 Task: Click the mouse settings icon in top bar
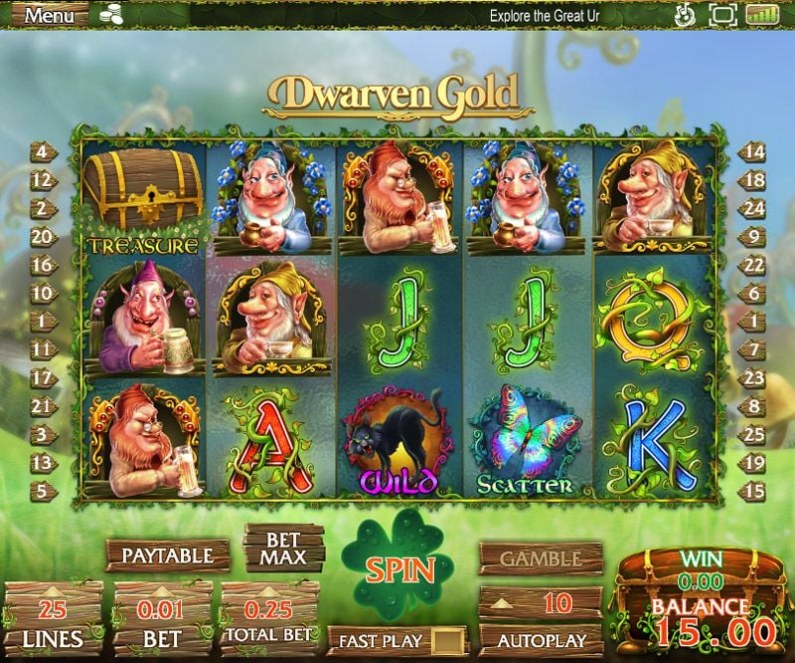pyautogui.click(x=685, y=15)
